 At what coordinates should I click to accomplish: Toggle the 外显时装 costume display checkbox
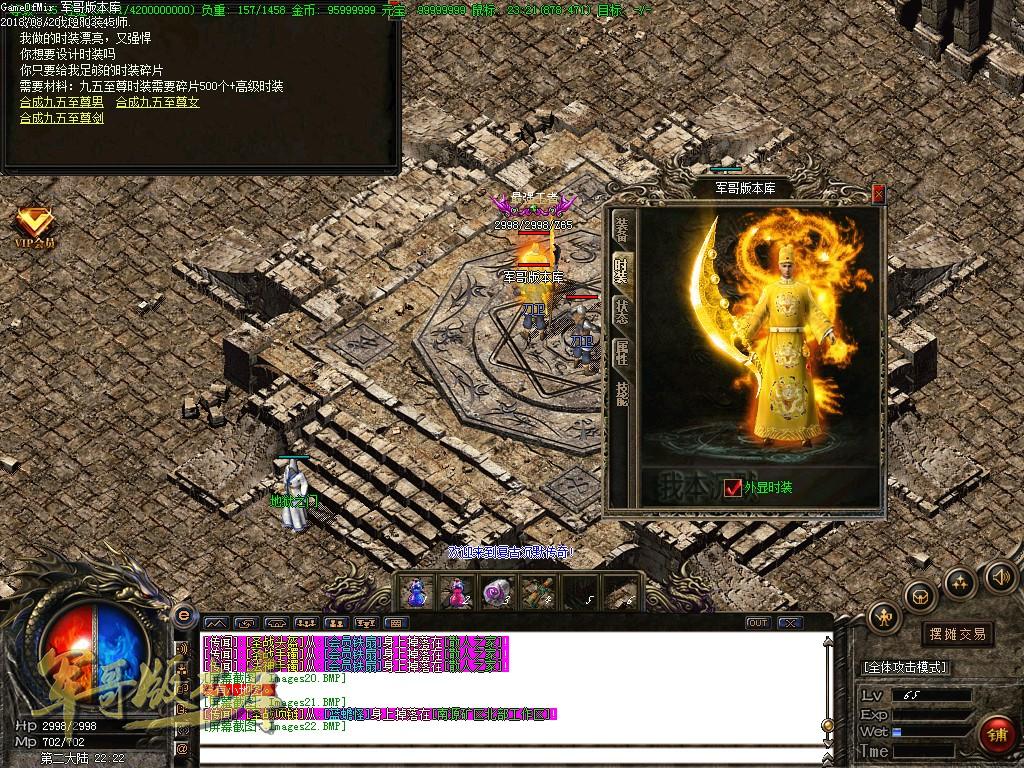pos(734,488)
